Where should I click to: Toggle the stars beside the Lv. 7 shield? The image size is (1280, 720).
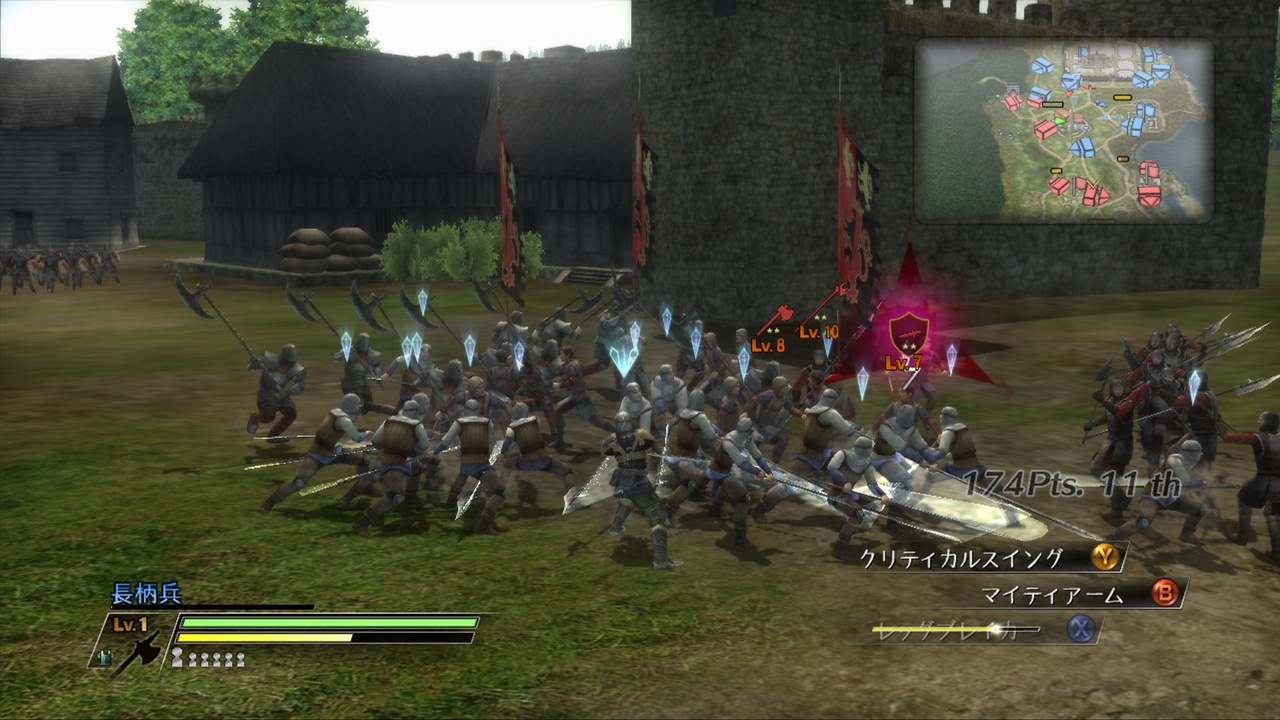(x=911, y=344)
